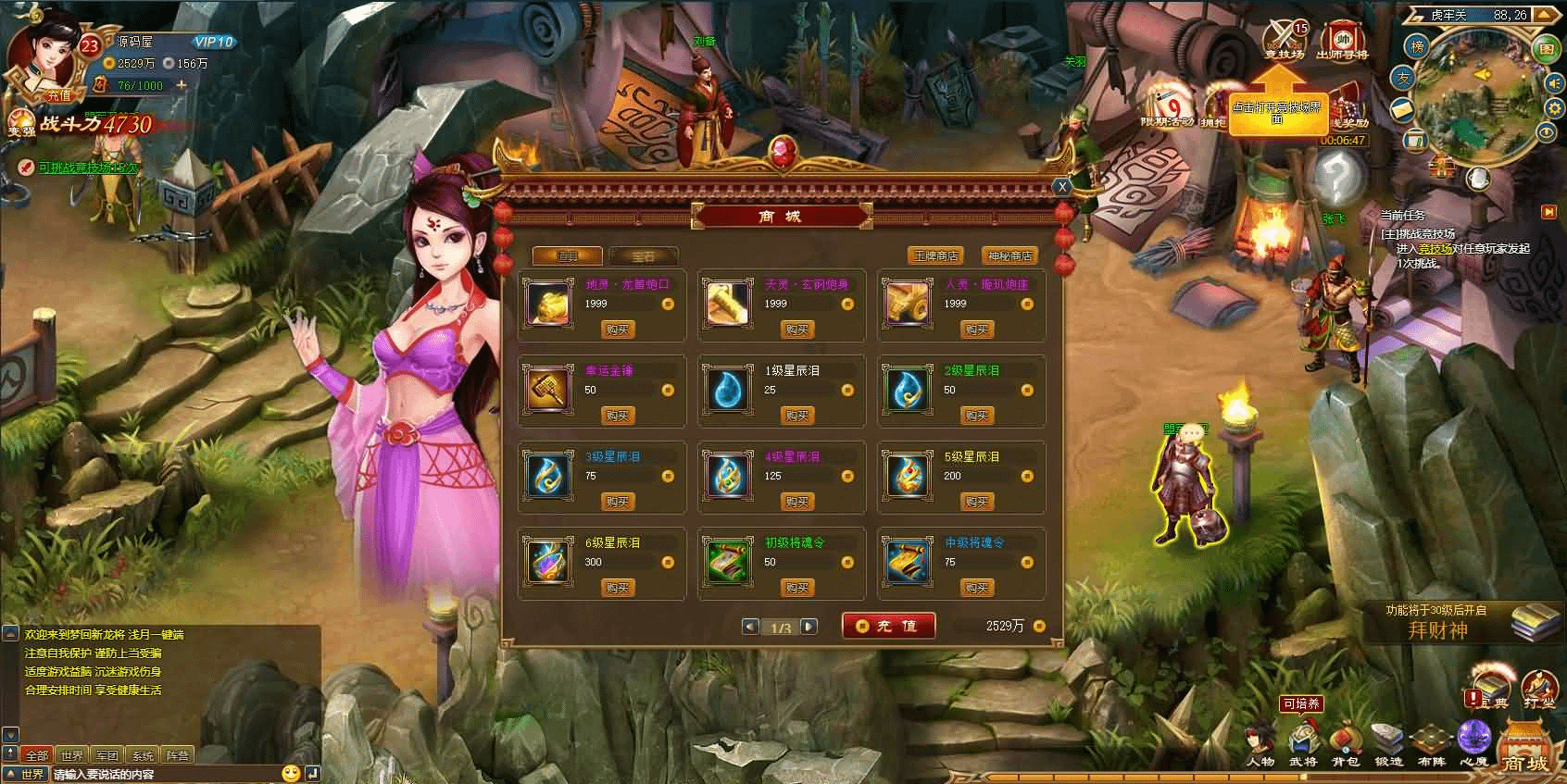
Task: Click the red 充值 recharge button
Action: 888,626
